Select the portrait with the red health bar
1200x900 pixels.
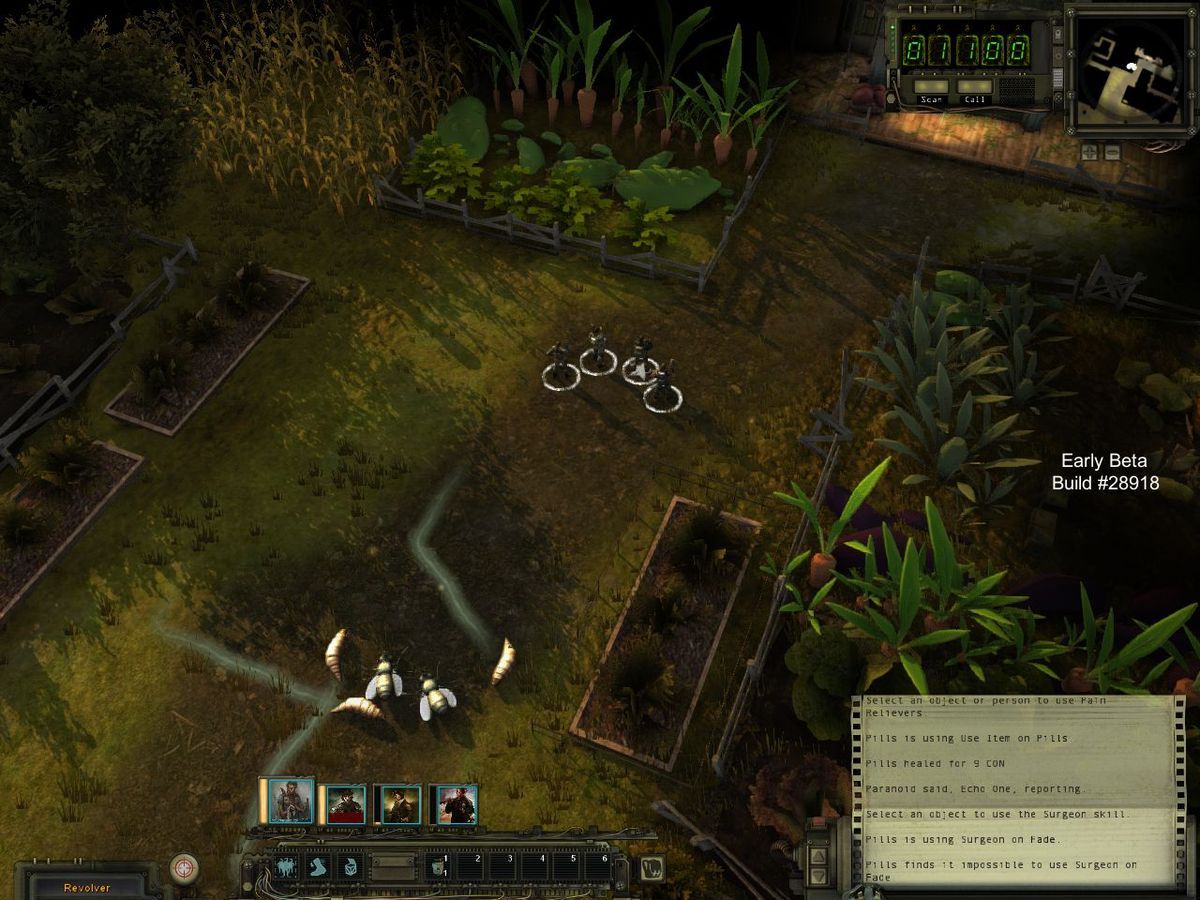click(x=346, y=804)
